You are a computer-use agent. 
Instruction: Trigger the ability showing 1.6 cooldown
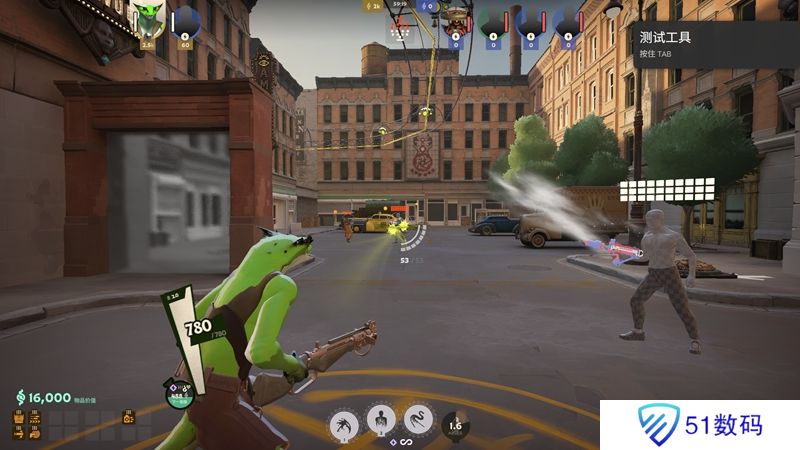[456, 426]
